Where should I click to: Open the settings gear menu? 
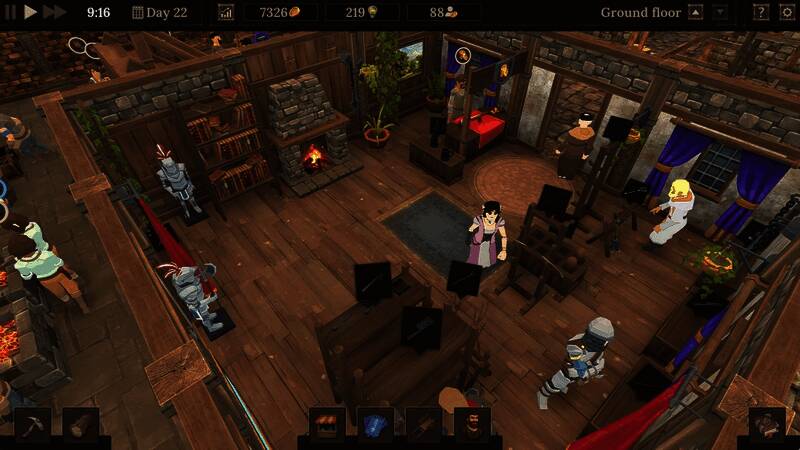click(785, 13)
